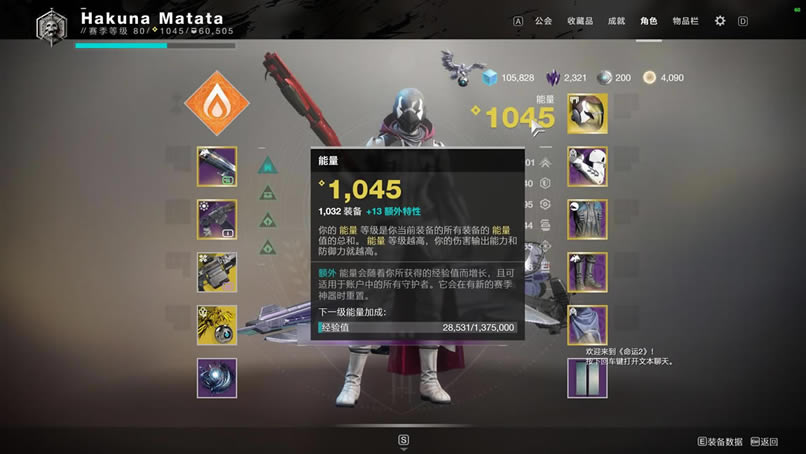
Task: Inspect the exotic helmet armor slot
Action: 587,114
